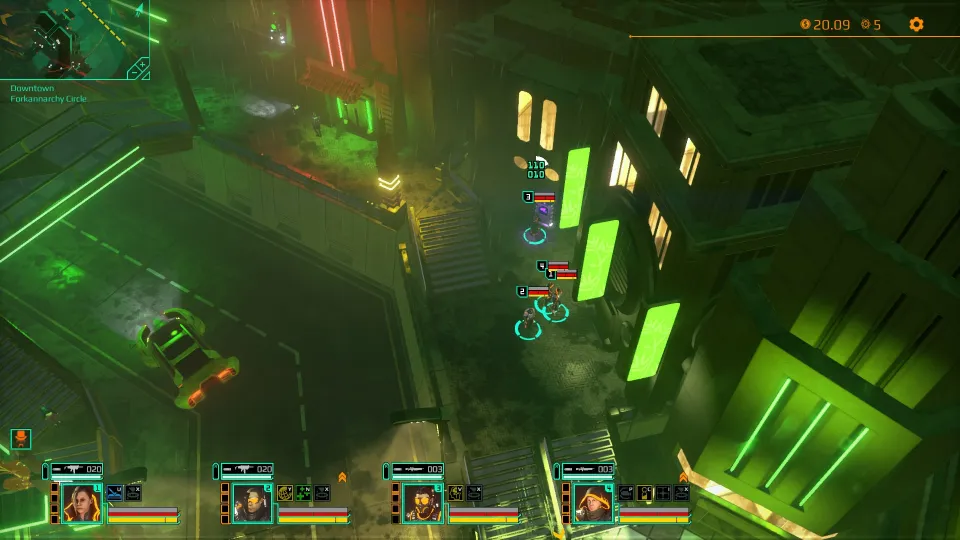Select agent 1 portrait
This screenshot has height=540, width=960.
point(82,503)
